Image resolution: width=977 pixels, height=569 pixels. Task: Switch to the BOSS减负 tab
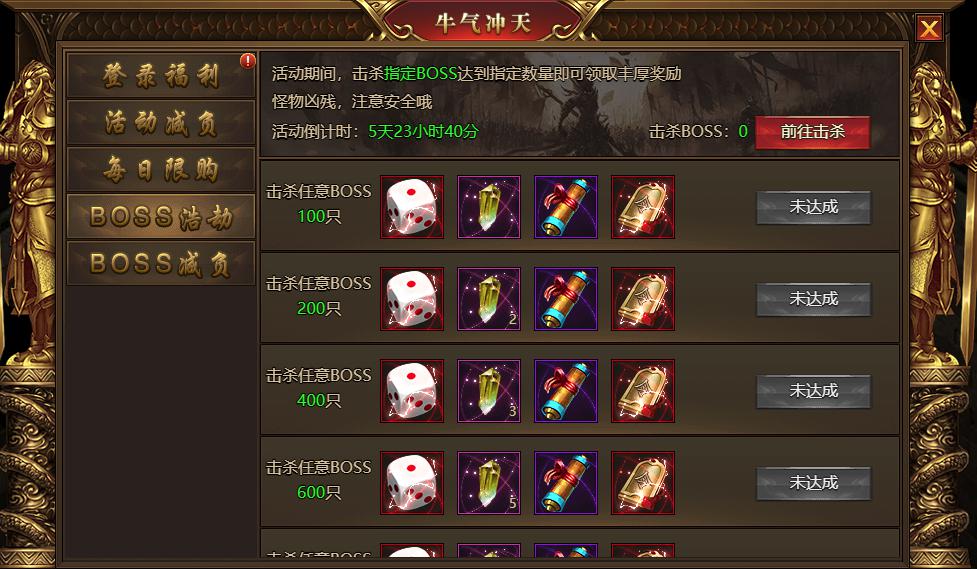tap(160, 264)
